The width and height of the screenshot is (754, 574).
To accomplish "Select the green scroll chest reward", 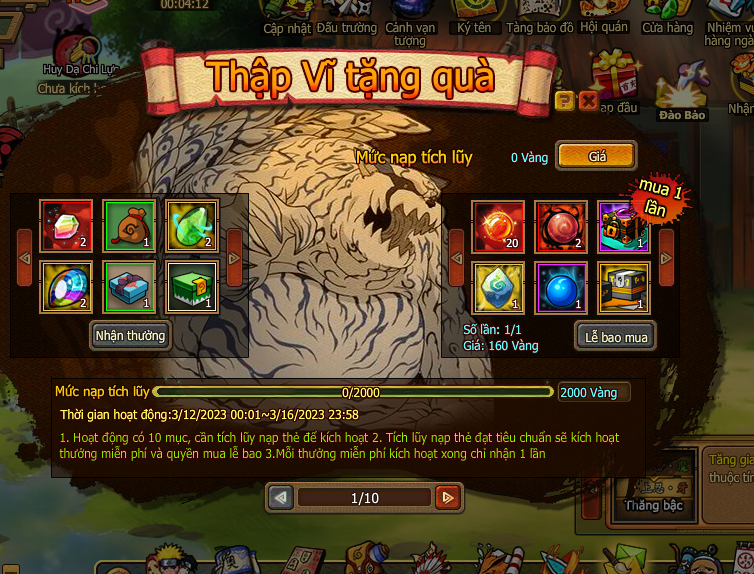I will [x=191, y=288].
